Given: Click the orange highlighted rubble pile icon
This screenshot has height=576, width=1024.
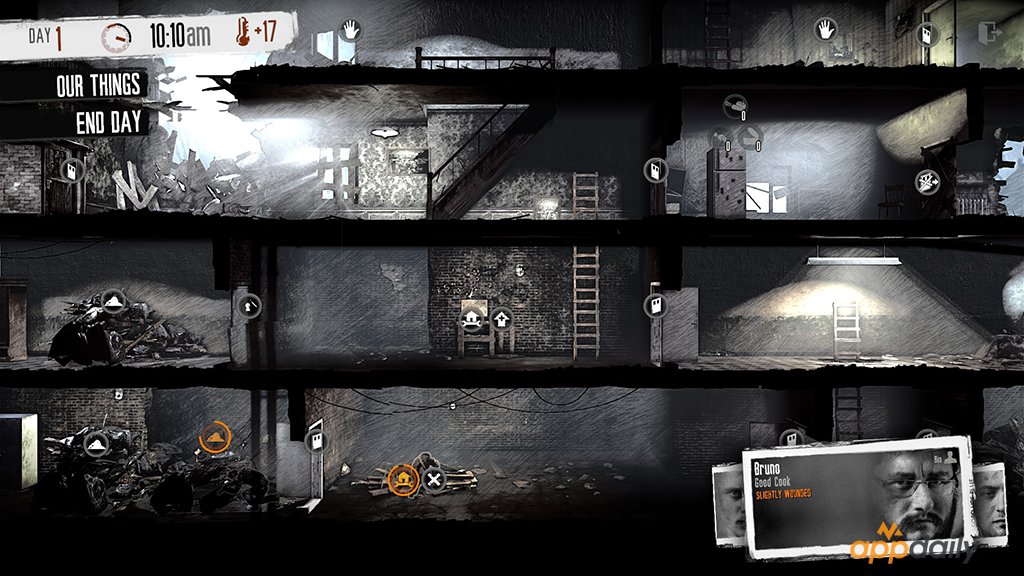Looking at the screenshot, I should click(x=214, y=437).
